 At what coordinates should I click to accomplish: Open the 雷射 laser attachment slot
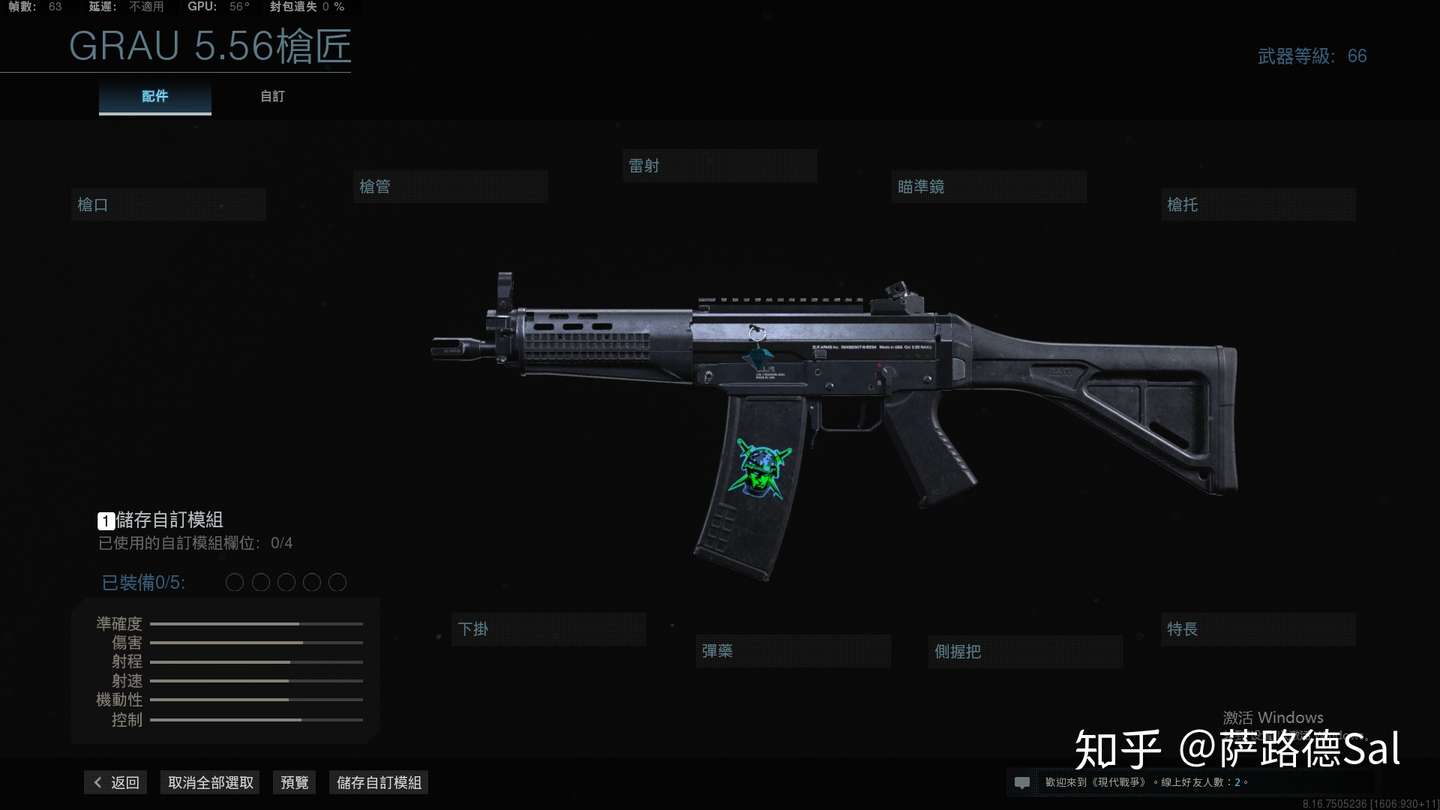pos(719,165)
